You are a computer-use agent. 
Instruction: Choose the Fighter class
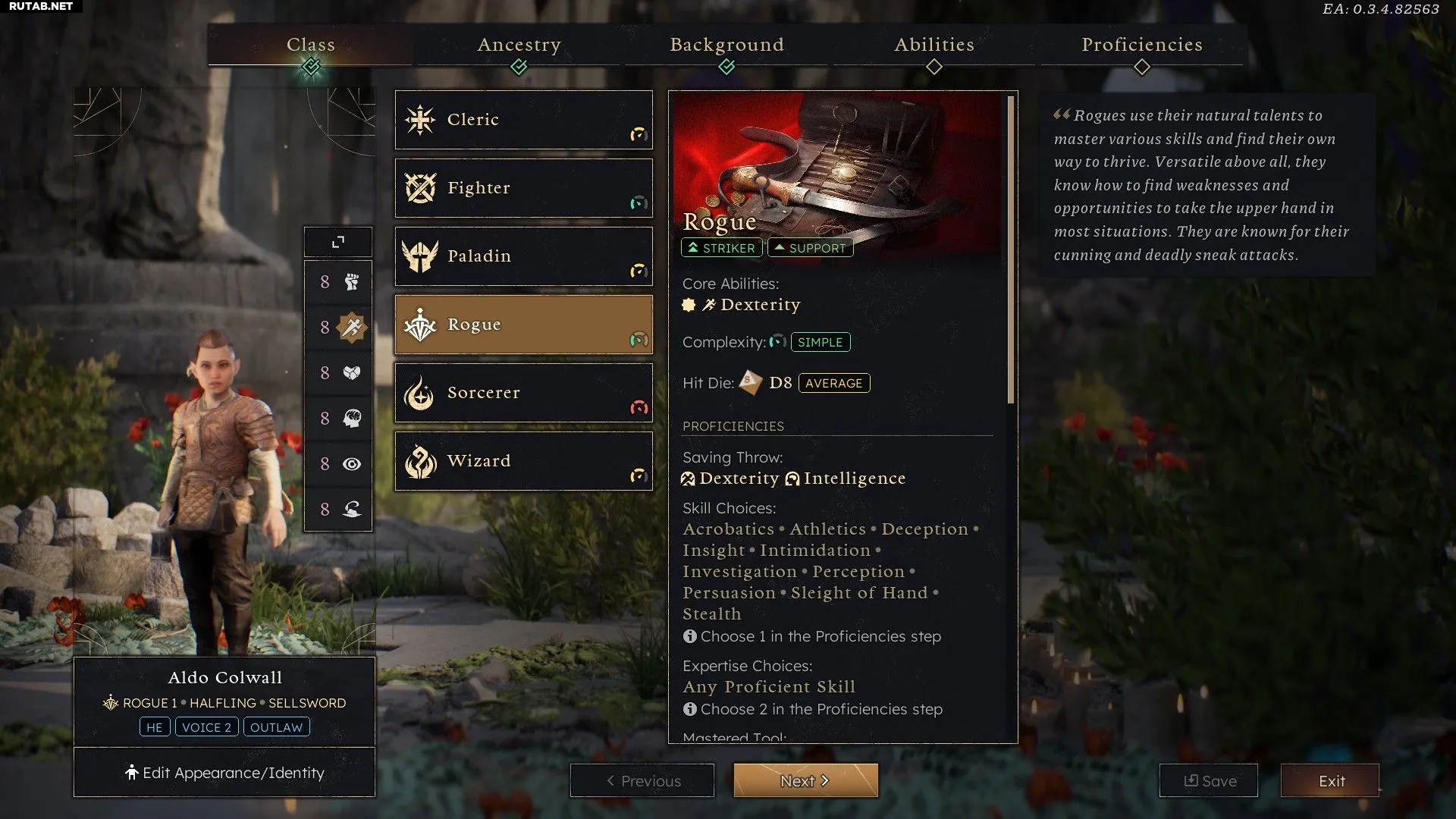(523, 188)
